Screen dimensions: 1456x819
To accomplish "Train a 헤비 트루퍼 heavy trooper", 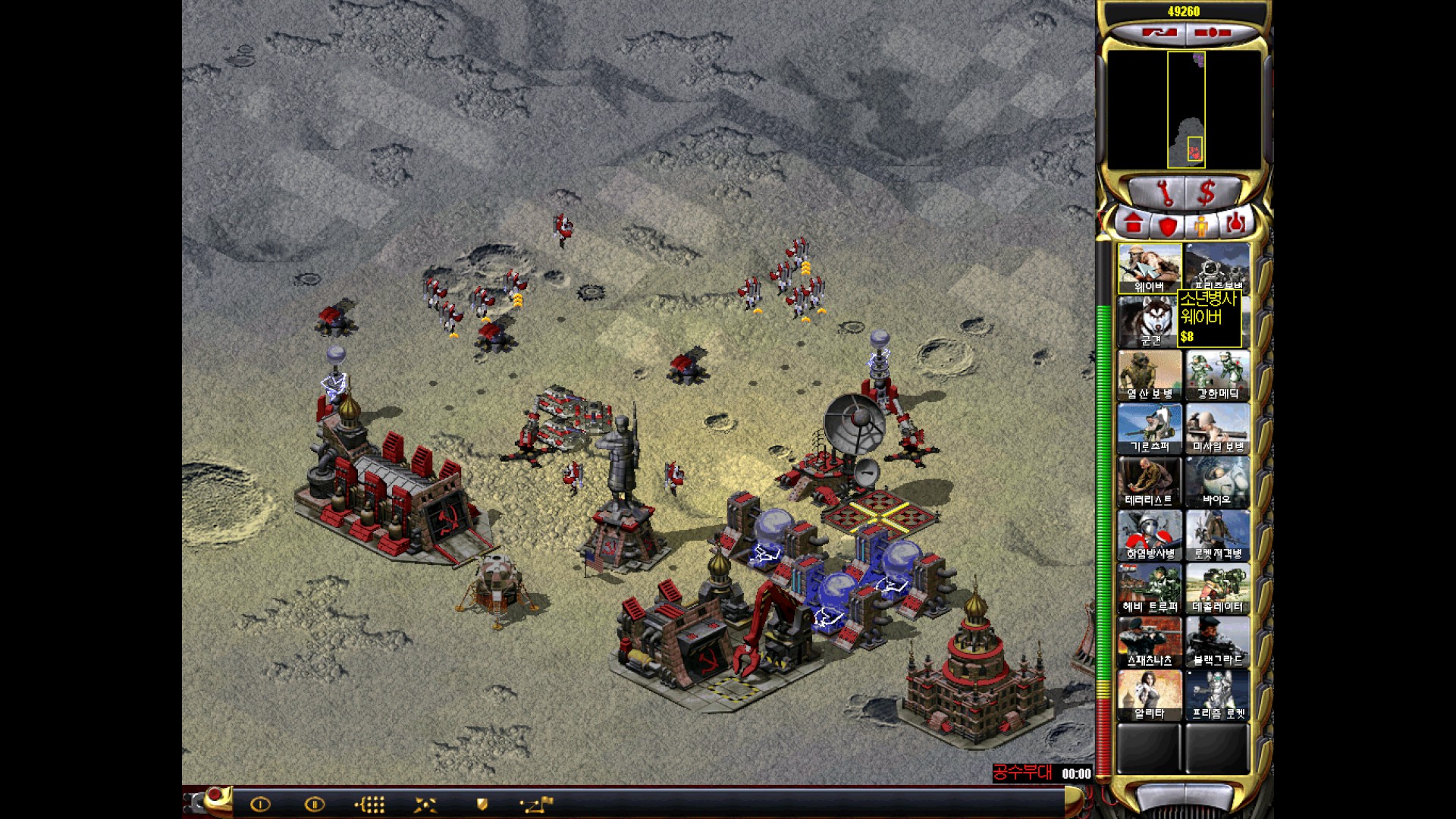I will (1149, 589).
